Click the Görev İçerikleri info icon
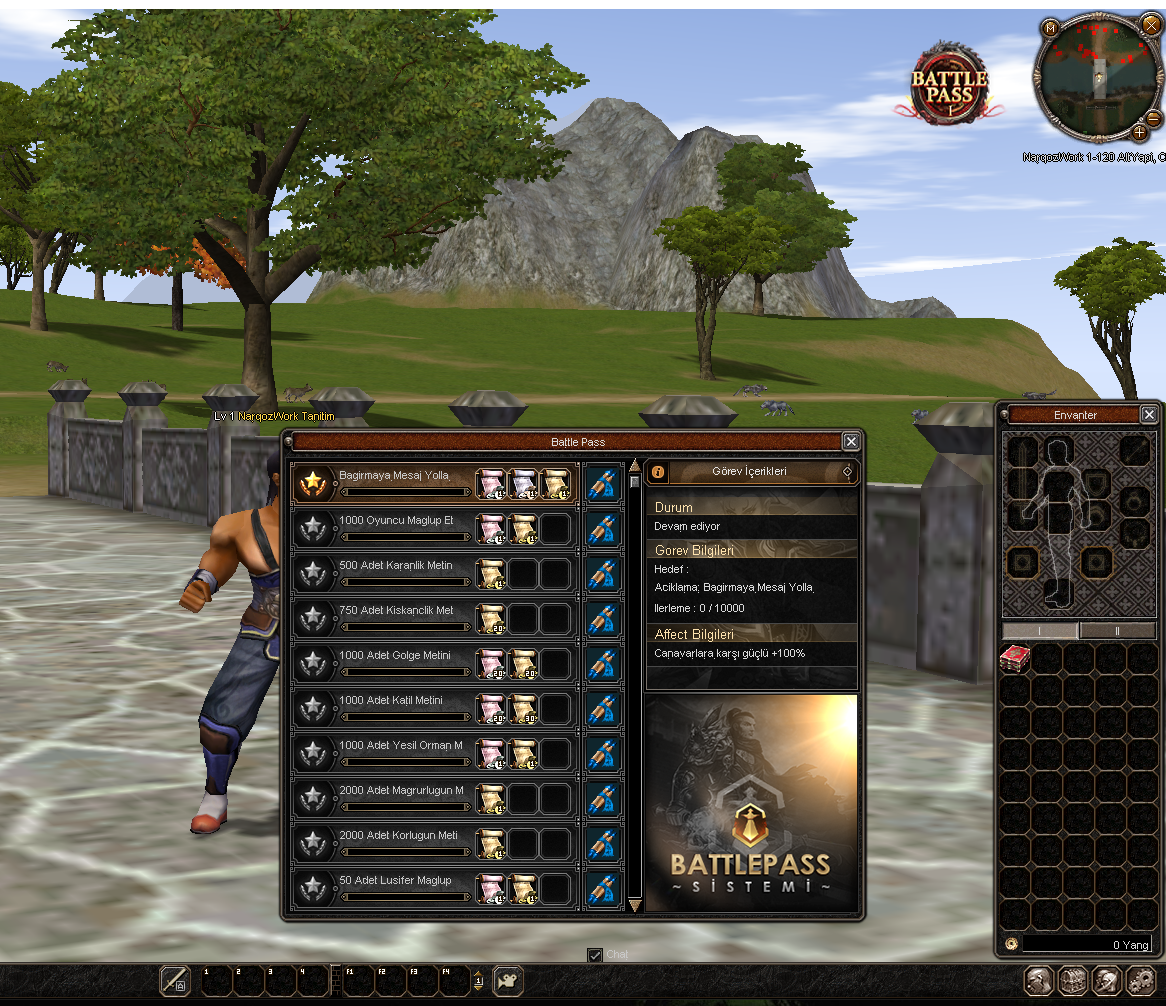Image resolution: width=1166 pixels, height=1006 pixels. (659, 471)
